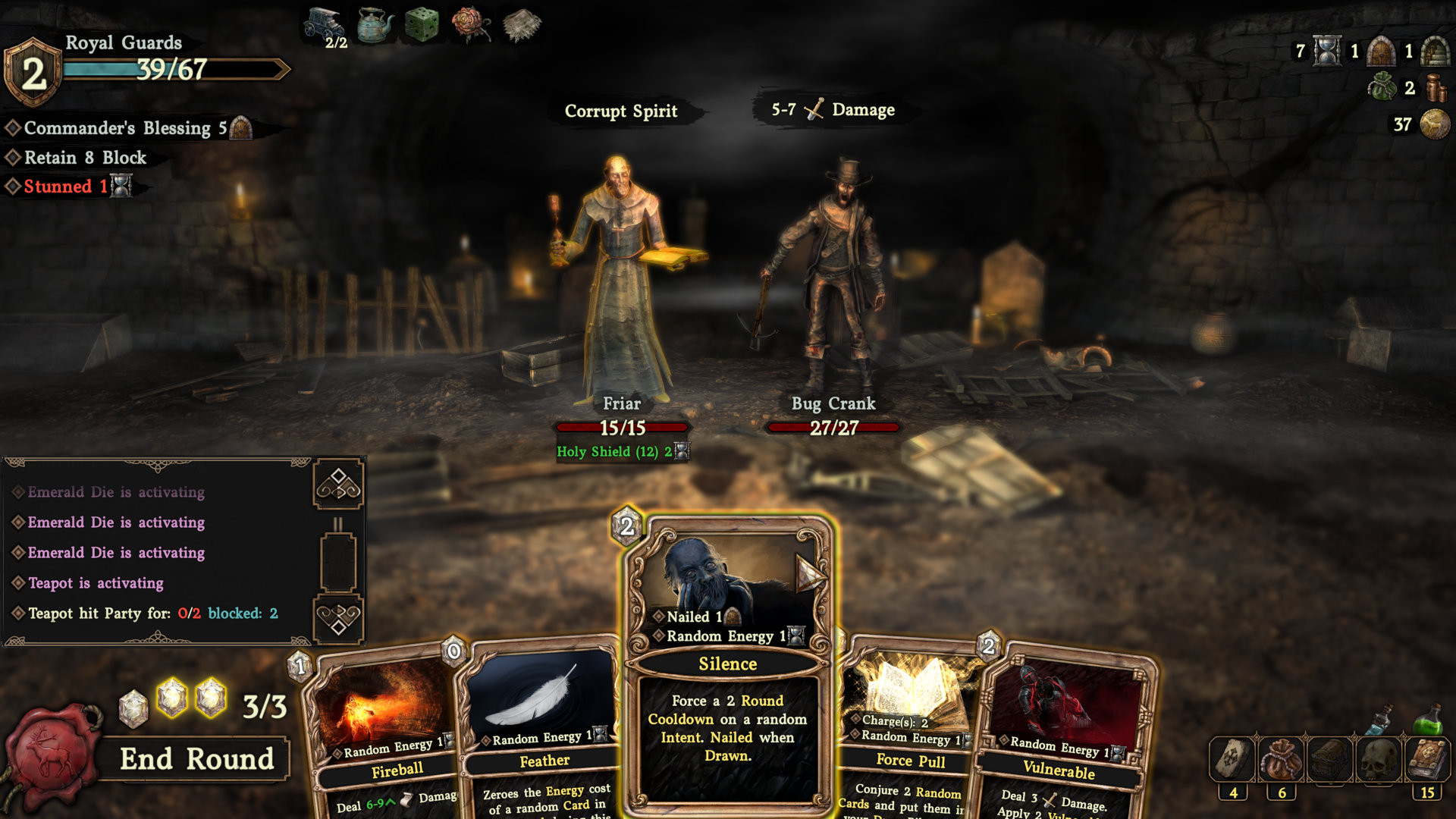Image resolution: width=1456 pixels, height=819 pixels.
Task: Open the skull graveyard pile
Action: [x=1378, y=760]
